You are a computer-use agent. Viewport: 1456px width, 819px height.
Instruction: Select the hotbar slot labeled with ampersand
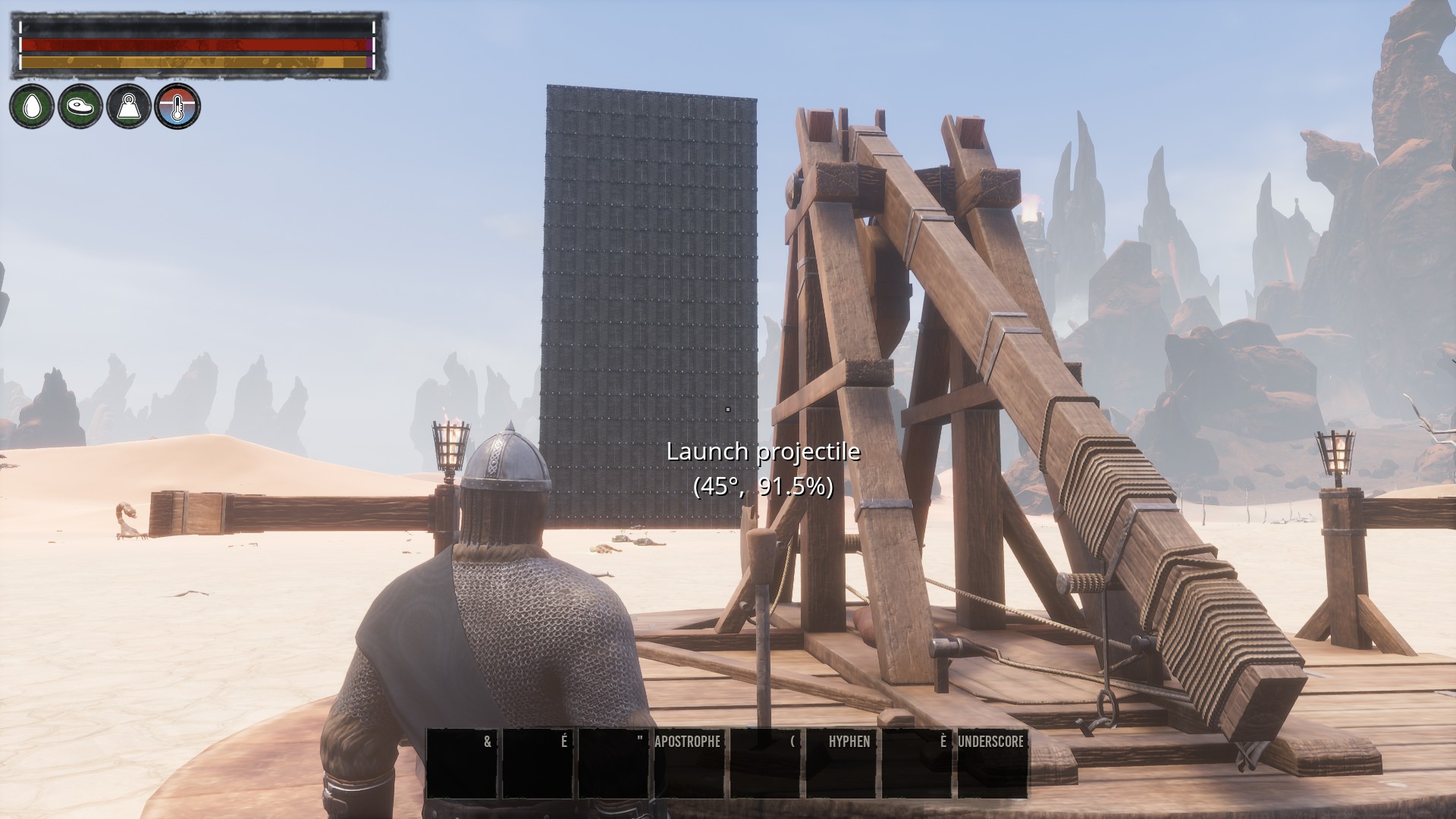pos(461,763)
